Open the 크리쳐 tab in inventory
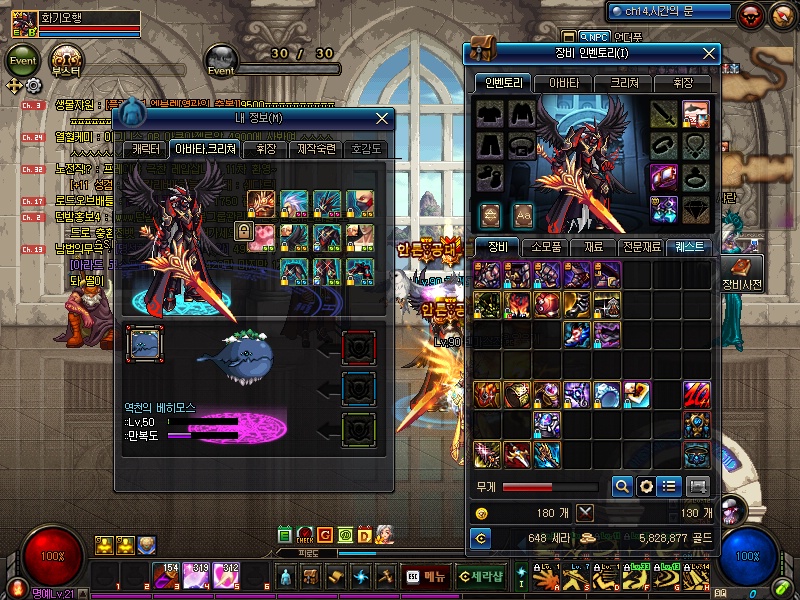This screenshot has height=600, width=800. [621, 83]
